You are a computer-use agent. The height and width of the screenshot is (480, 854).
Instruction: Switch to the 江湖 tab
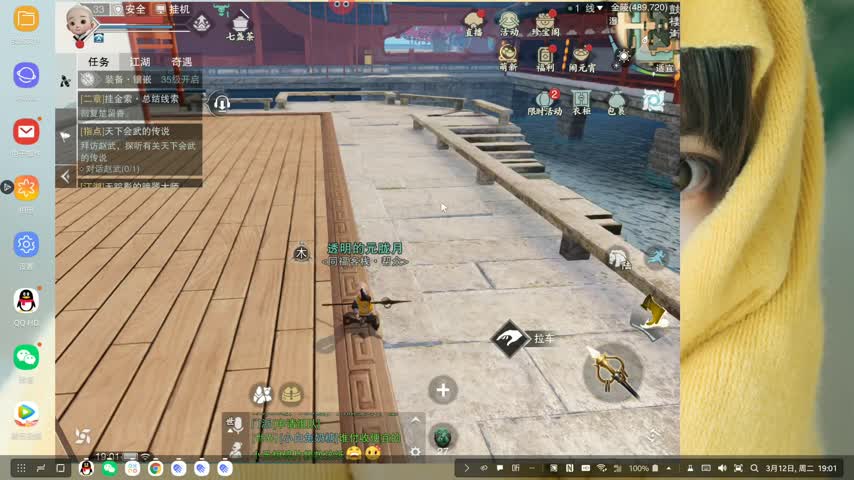point(140,62)
